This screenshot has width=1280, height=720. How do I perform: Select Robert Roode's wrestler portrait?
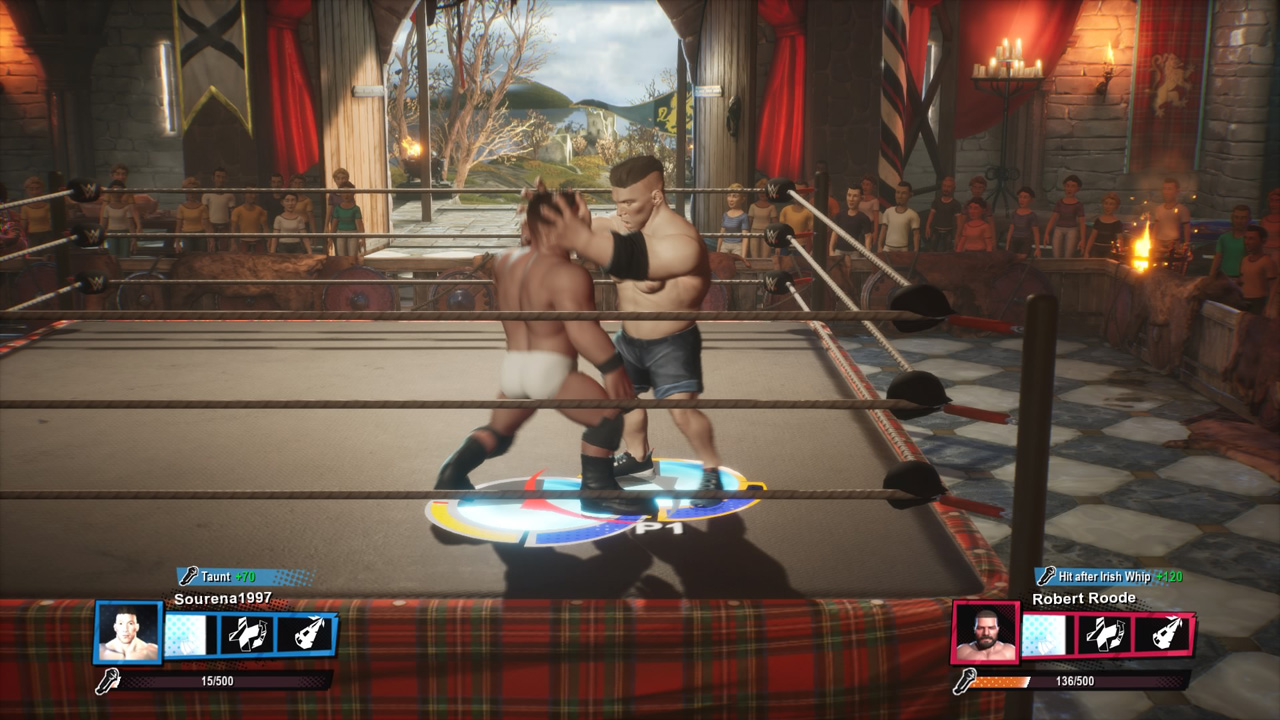click(x=985, y=633)
